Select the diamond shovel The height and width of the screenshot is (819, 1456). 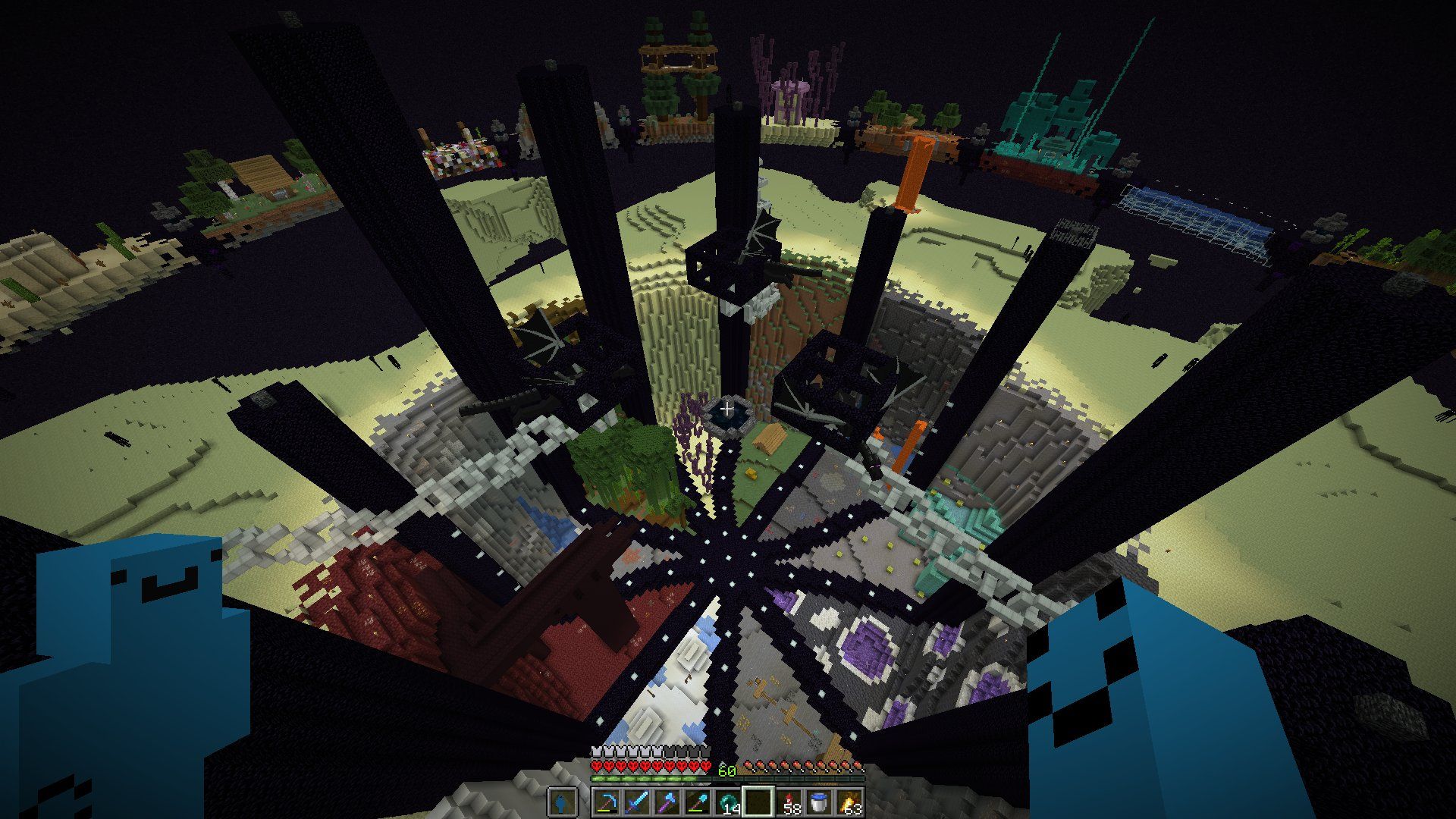[698, 802]
